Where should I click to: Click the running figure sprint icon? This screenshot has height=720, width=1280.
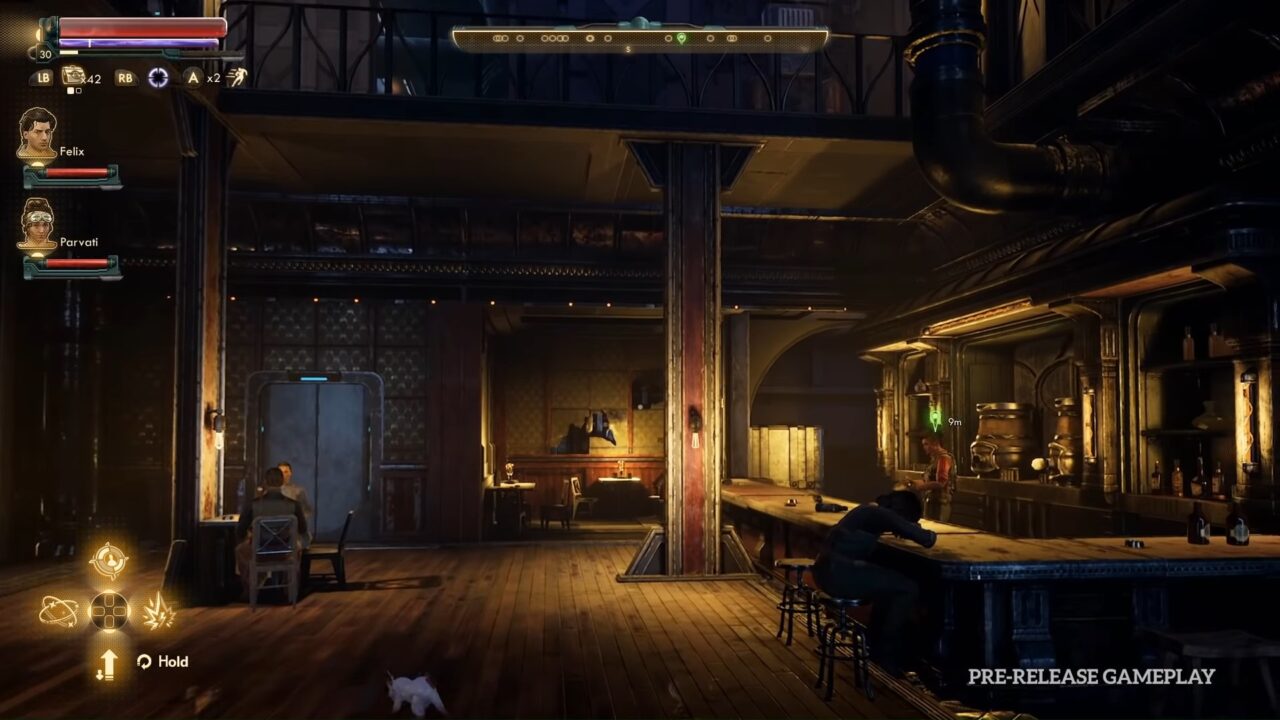pyautogui.click(x=237, y=77)
